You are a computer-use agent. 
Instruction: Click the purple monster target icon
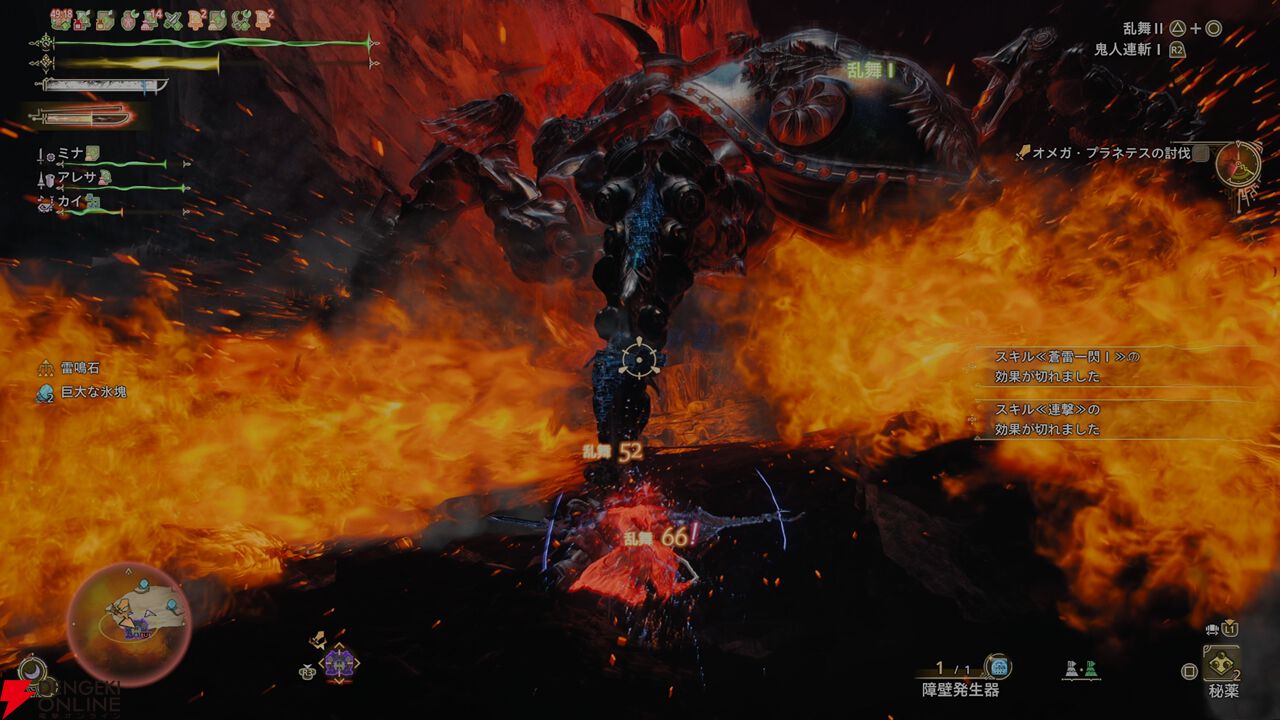pos(340,662)
